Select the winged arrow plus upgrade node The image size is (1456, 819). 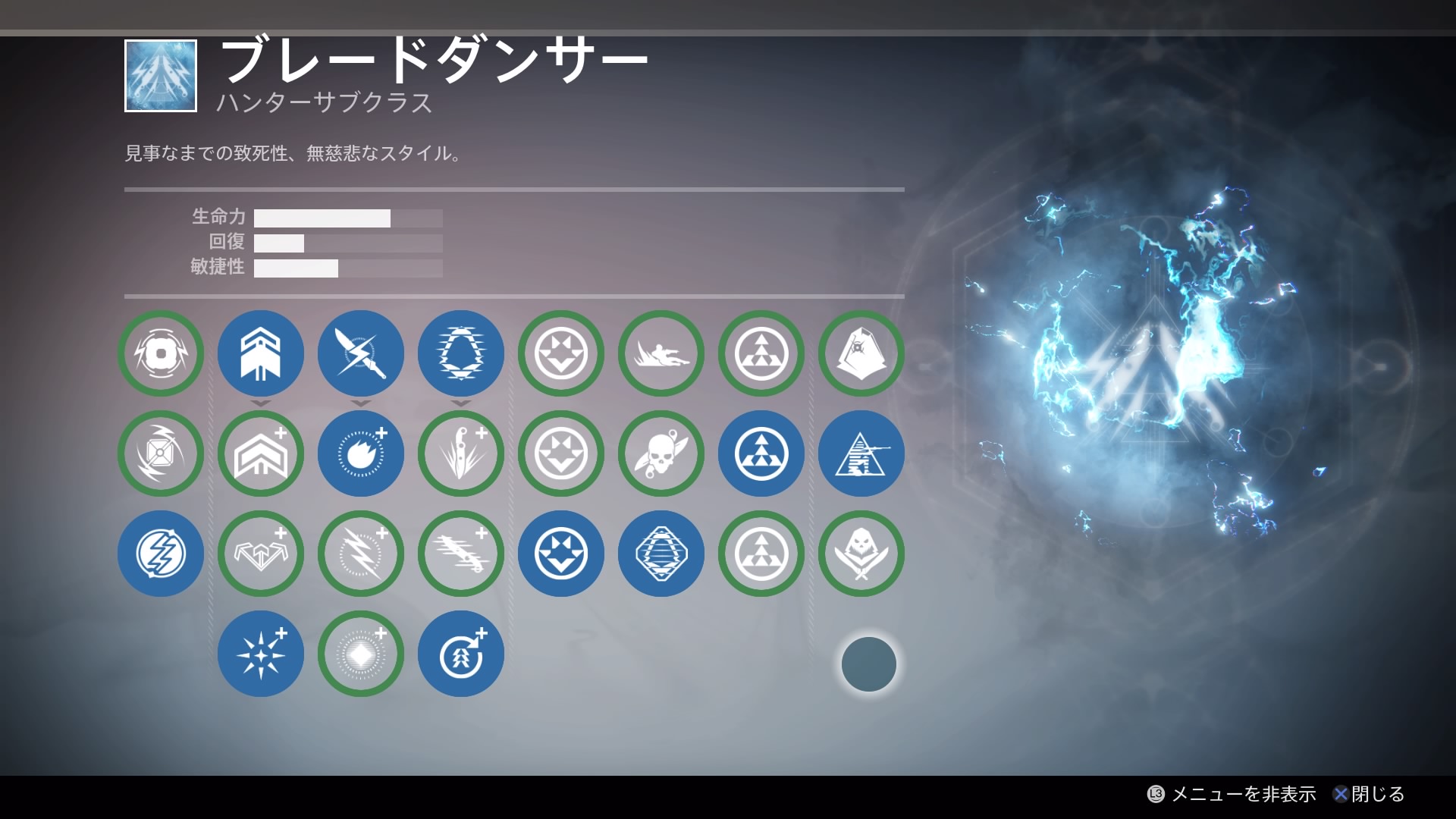tap(261, 554)
